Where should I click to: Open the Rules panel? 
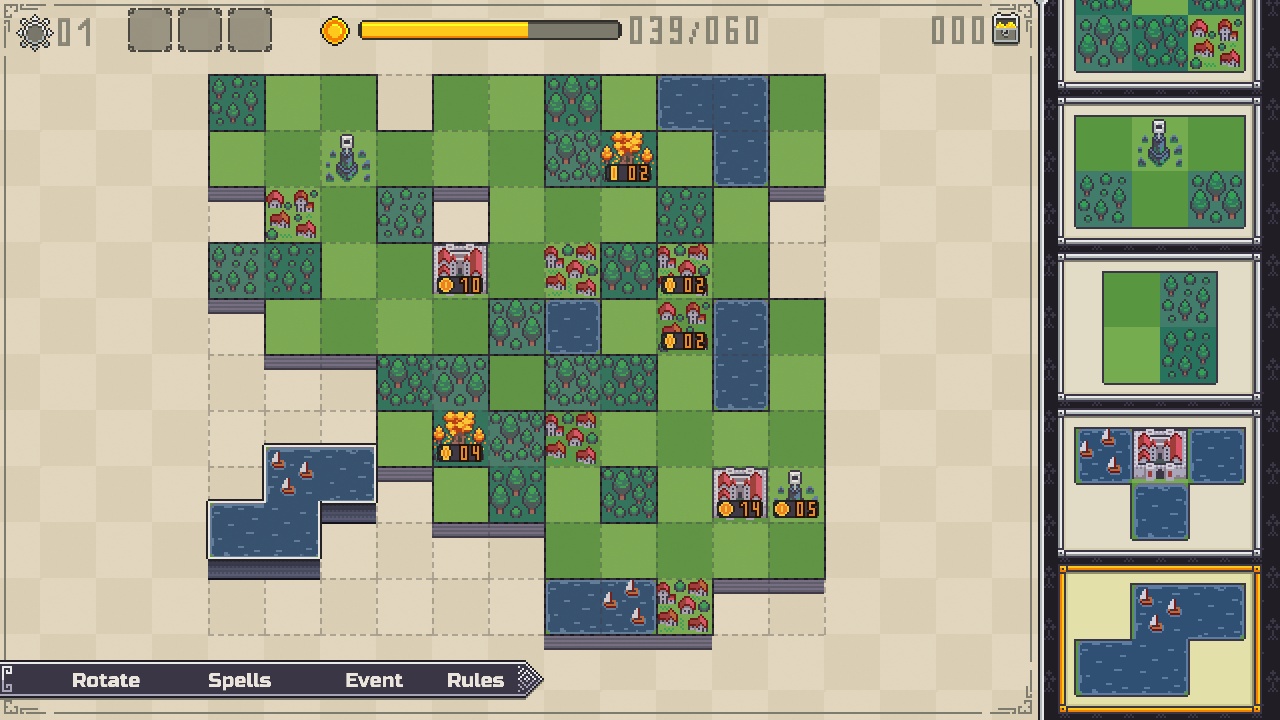coord(475,680)
